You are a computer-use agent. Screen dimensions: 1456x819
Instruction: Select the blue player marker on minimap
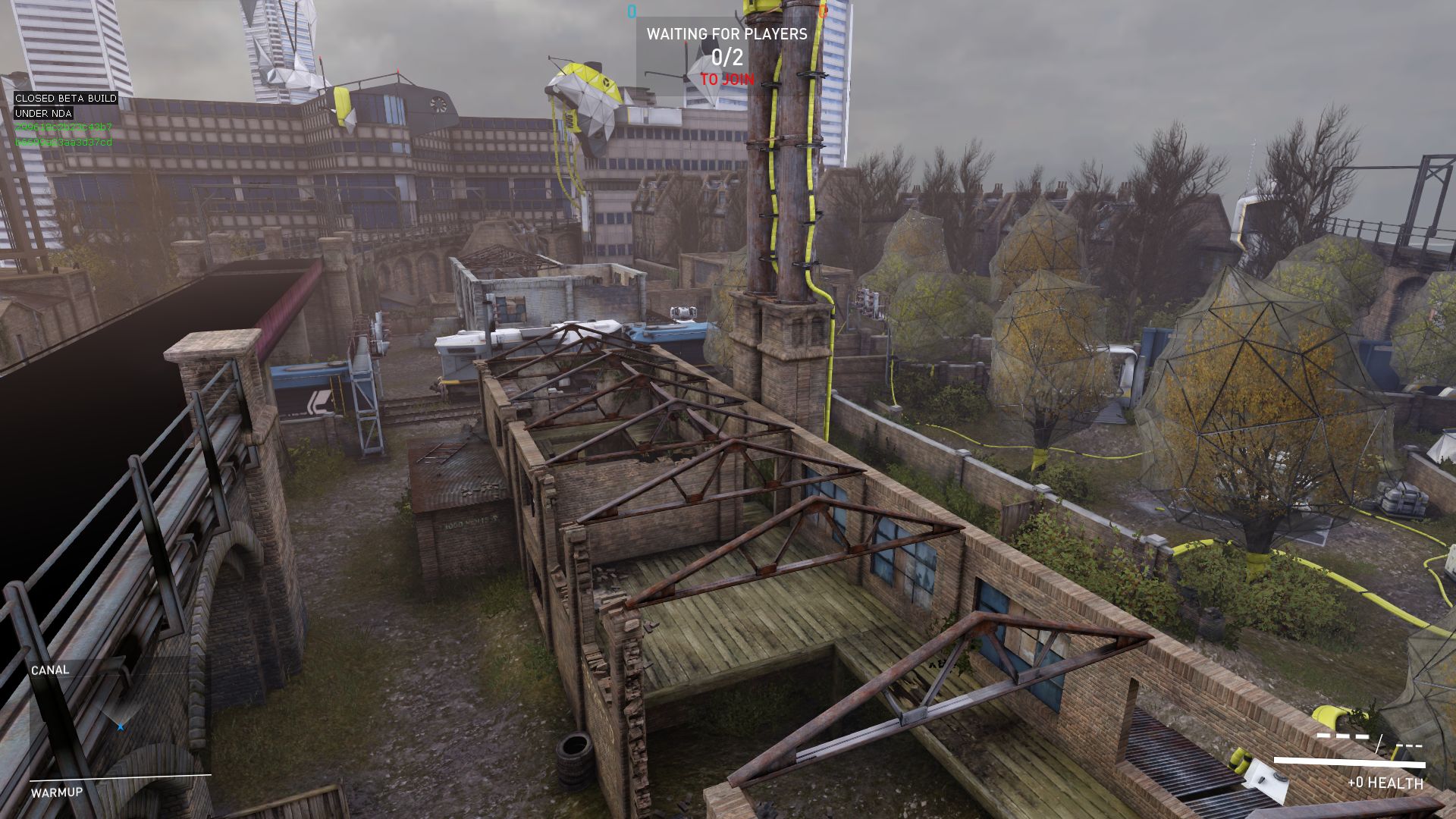coord(121,727)
